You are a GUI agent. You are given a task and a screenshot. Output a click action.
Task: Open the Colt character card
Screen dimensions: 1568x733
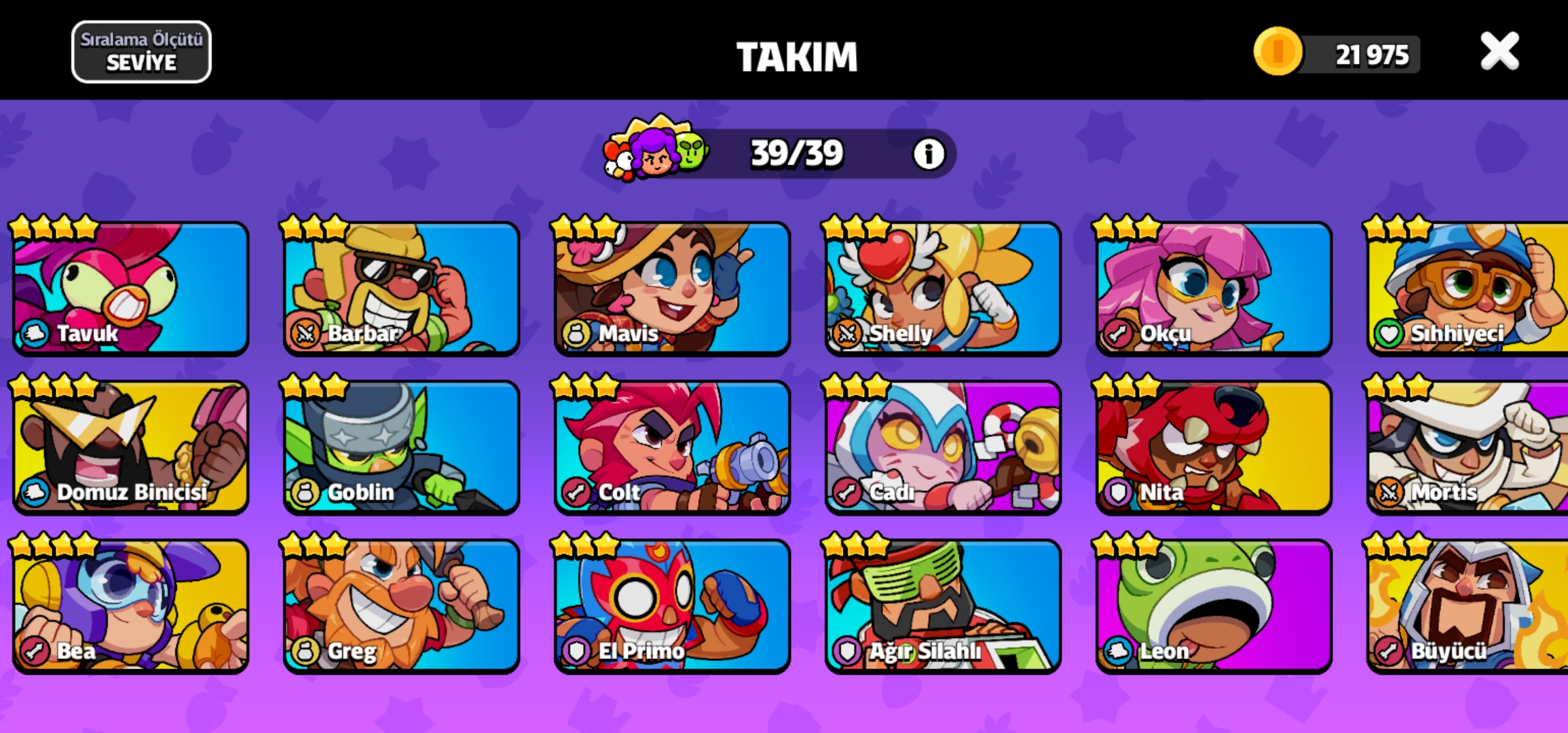(x=672, y=447)
